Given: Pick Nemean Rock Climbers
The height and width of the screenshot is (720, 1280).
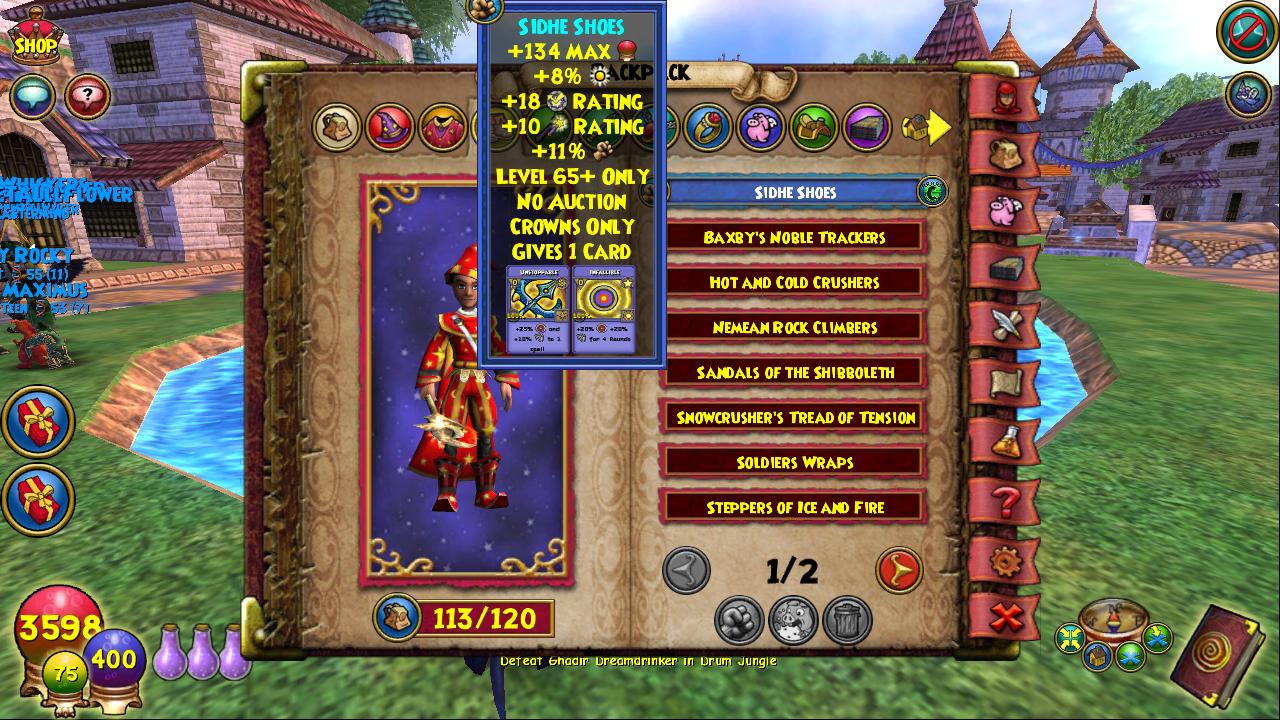Looking at the screenshot, I should [x=795, y=328].
